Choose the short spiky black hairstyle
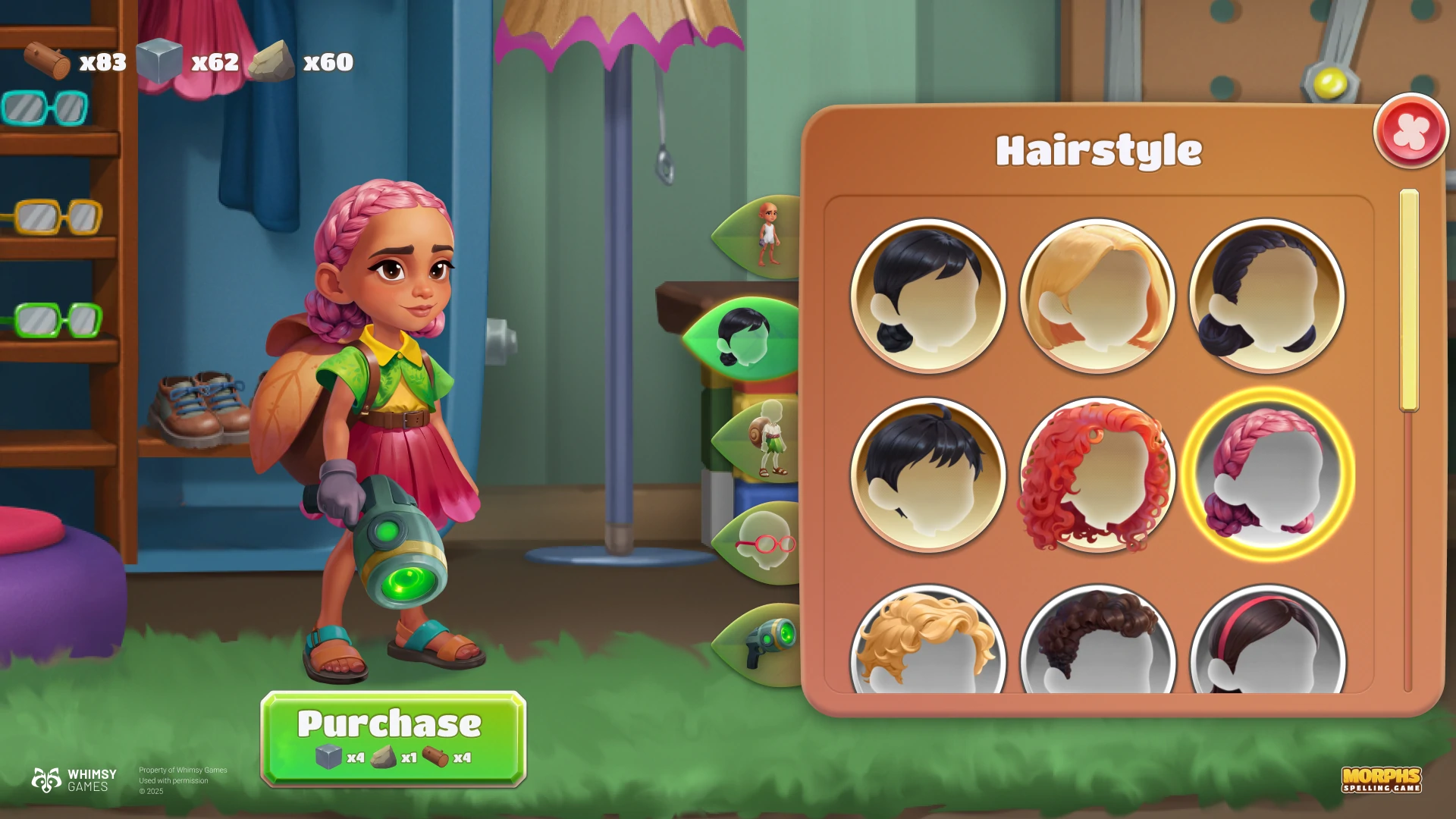 [x=928, y=475]
